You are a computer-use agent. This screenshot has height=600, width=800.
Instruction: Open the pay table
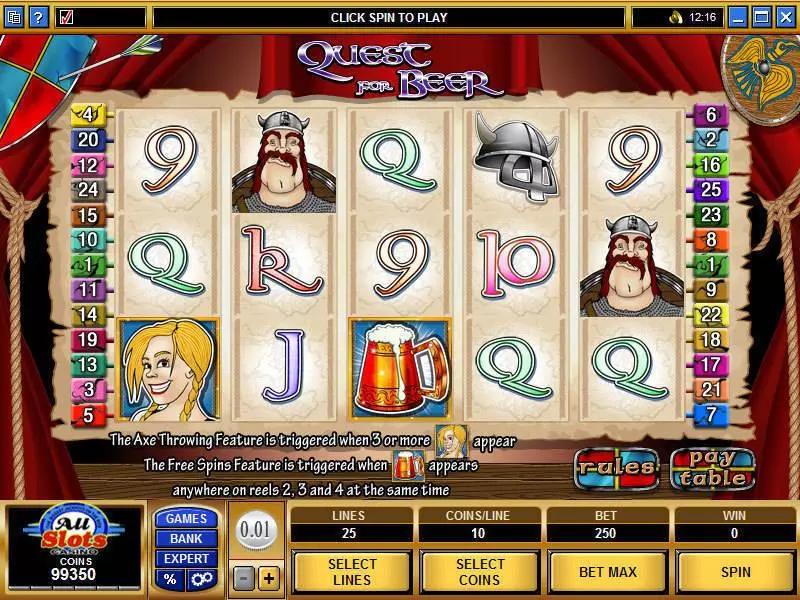tap(713, 468)
